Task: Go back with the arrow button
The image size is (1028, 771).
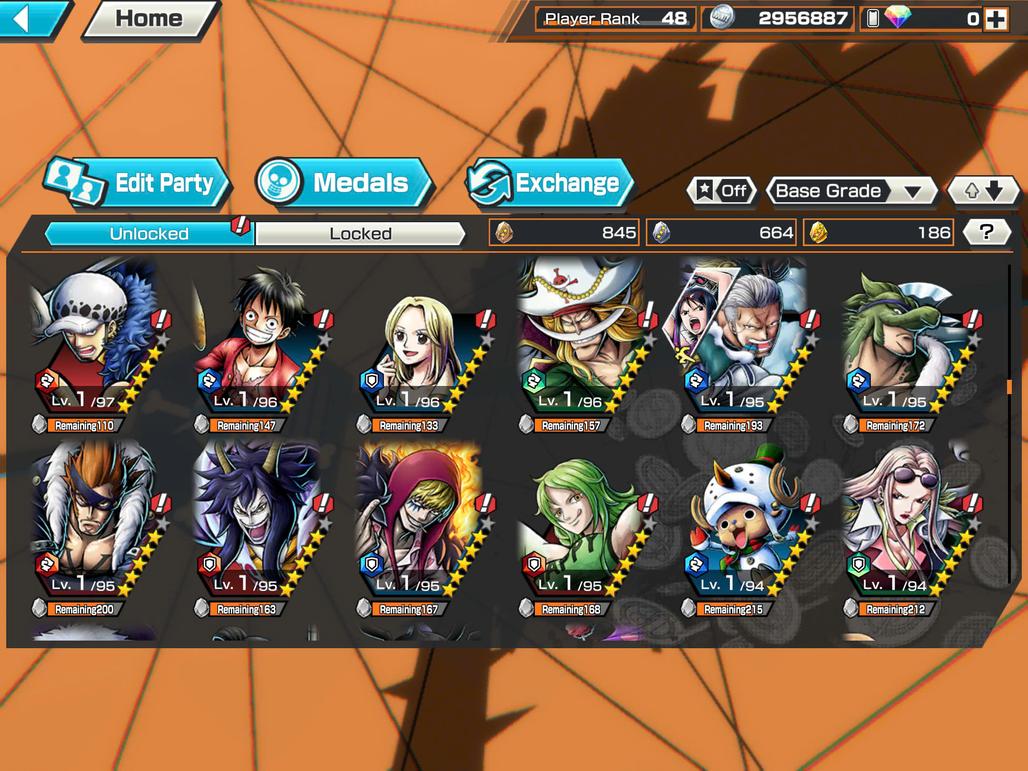Action: coord(30,18)
